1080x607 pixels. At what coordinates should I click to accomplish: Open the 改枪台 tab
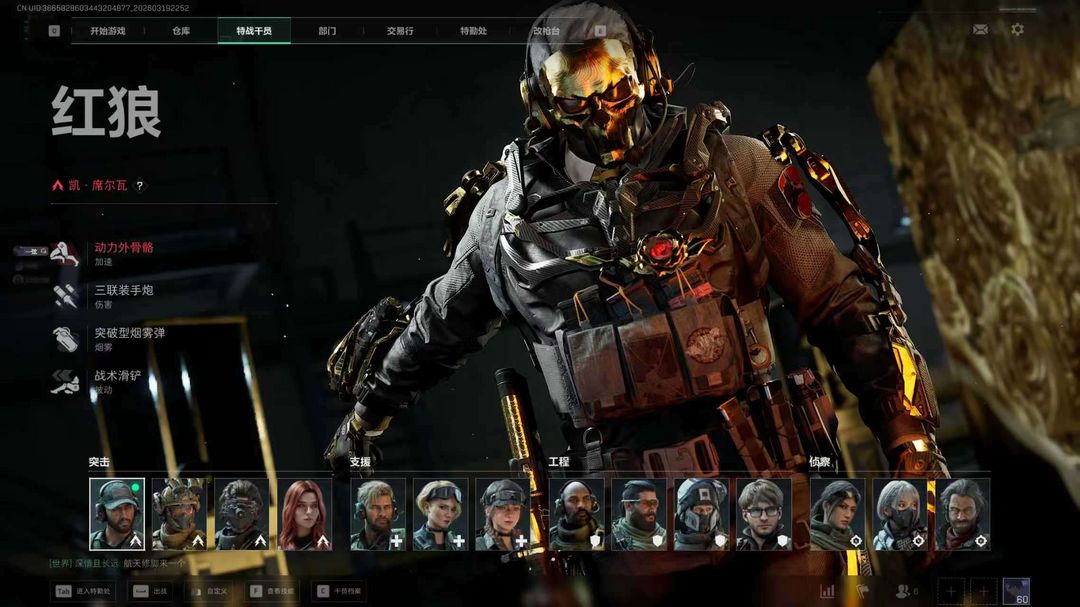coord(546,31)
